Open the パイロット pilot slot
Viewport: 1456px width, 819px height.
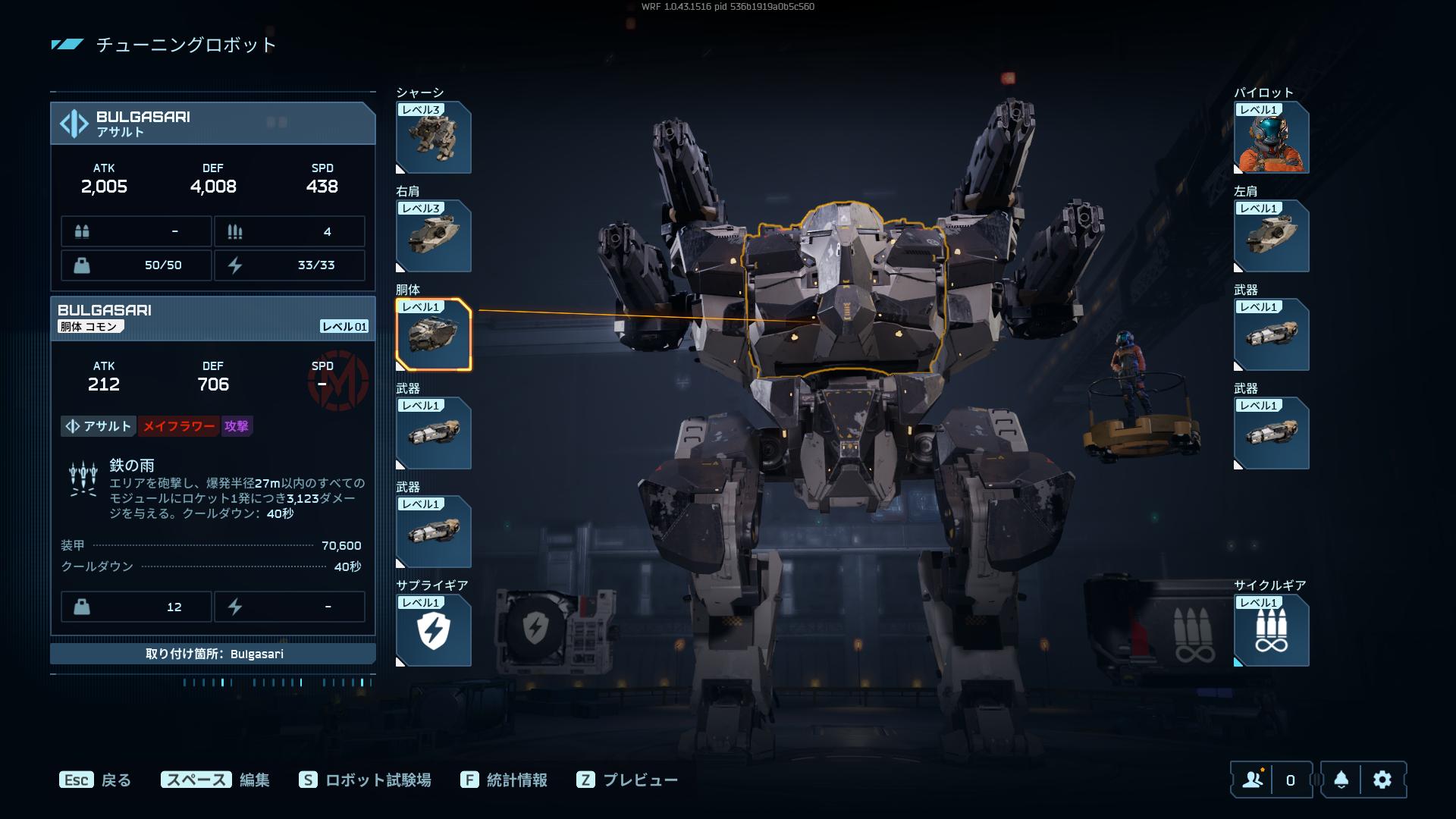coord(1271,138)
